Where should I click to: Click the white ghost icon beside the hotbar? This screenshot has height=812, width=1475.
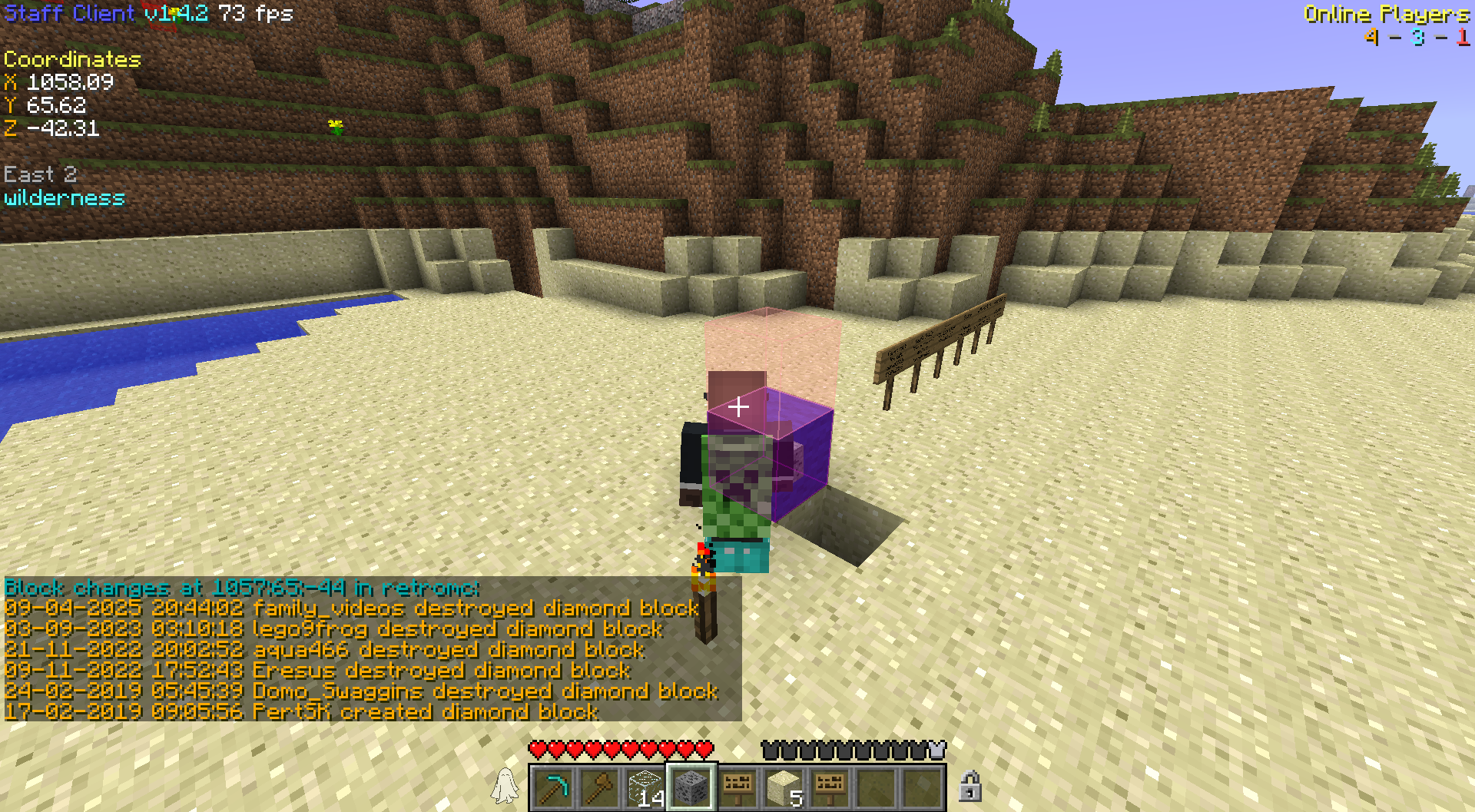tap(505, 787)
